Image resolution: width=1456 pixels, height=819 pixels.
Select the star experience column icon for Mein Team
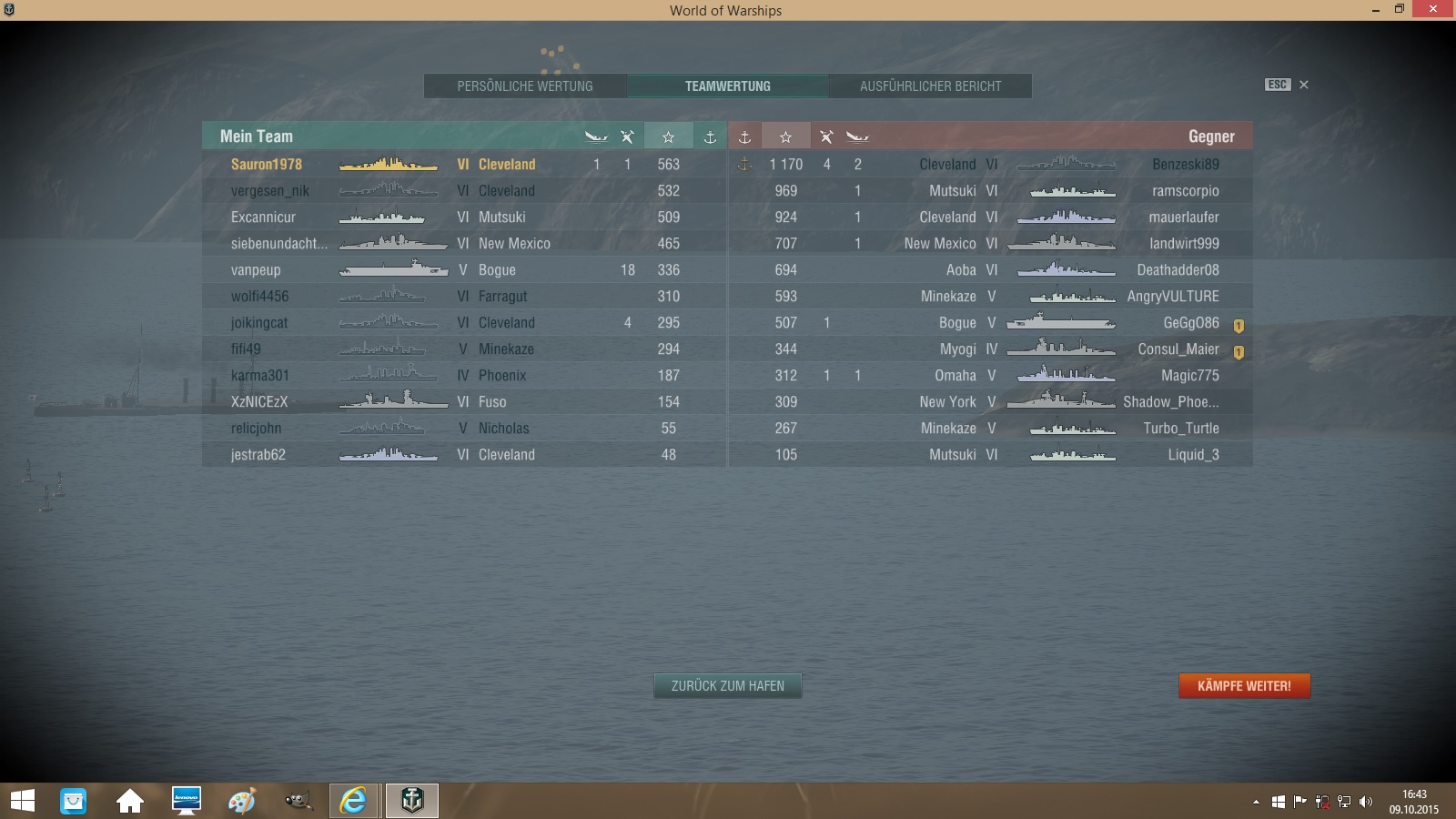click(669, 136)
